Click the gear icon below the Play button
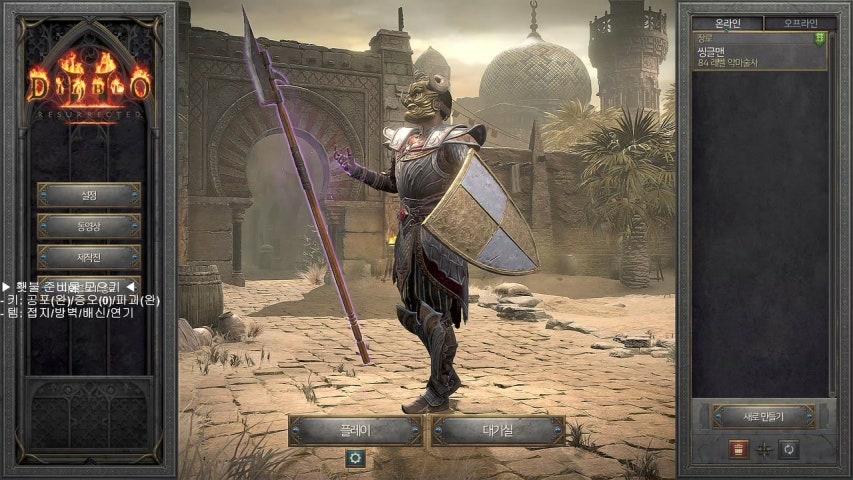 355,458
